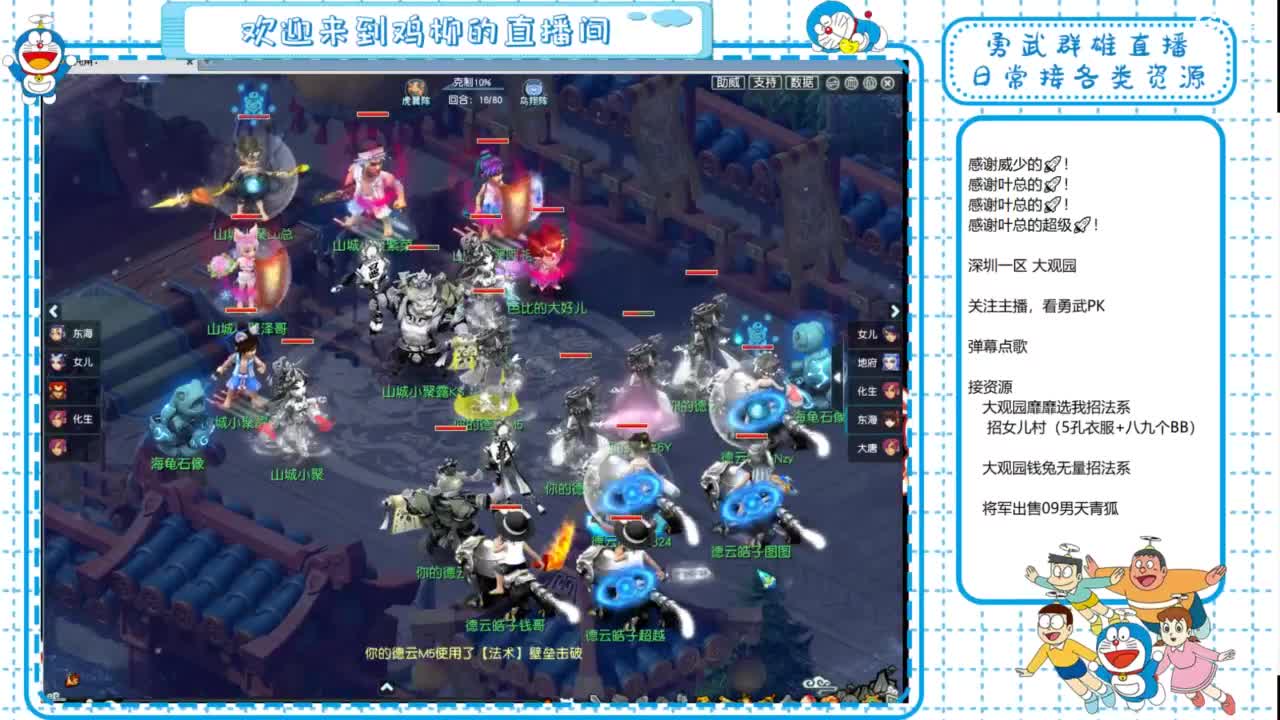Toggle the first circular icon beside the 数据 button

[x=833, y=85]
